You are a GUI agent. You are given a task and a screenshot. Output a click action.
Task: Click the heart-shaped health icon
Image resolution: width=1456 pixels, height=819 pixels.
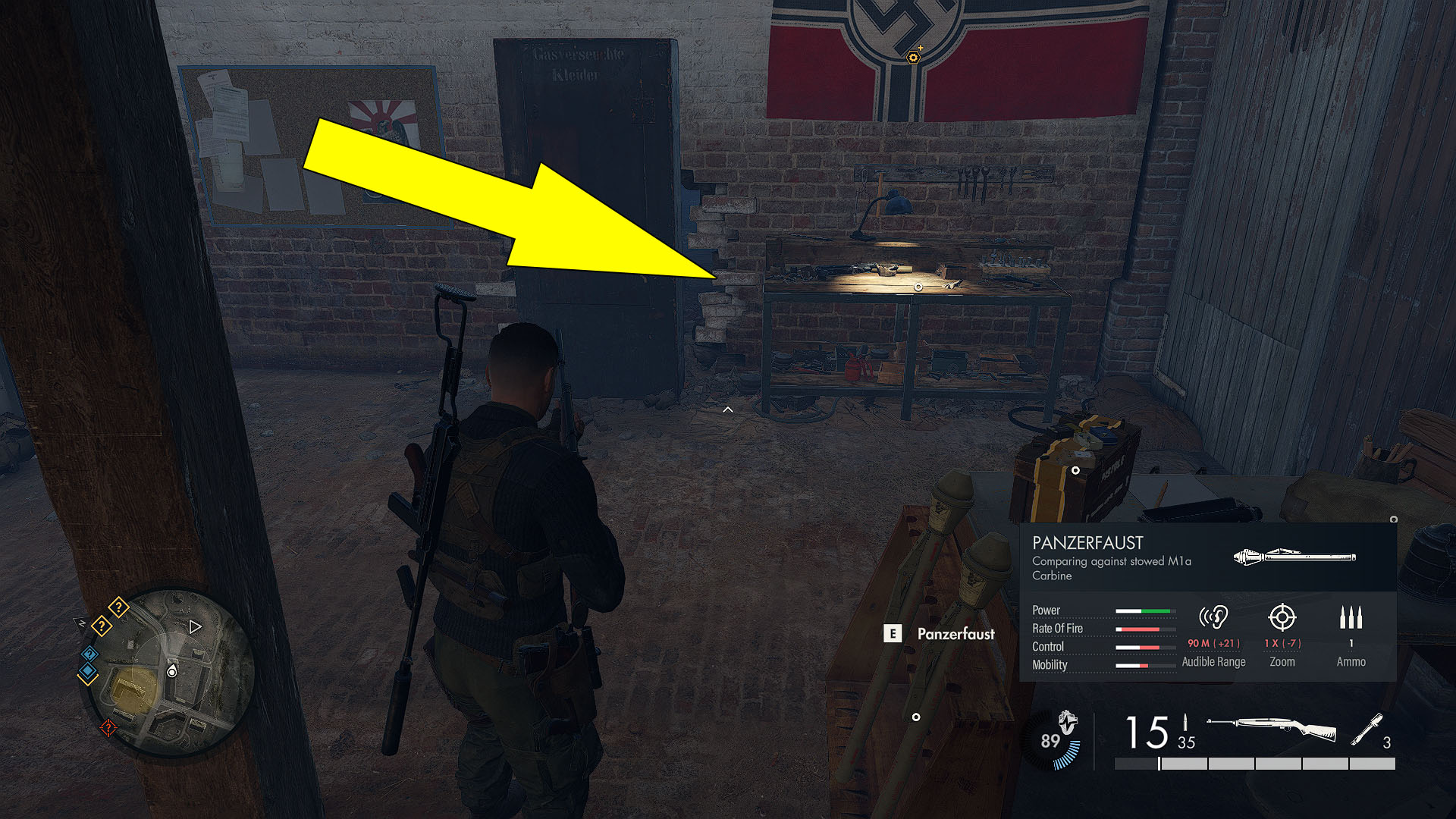click(x=1068, y=720)
